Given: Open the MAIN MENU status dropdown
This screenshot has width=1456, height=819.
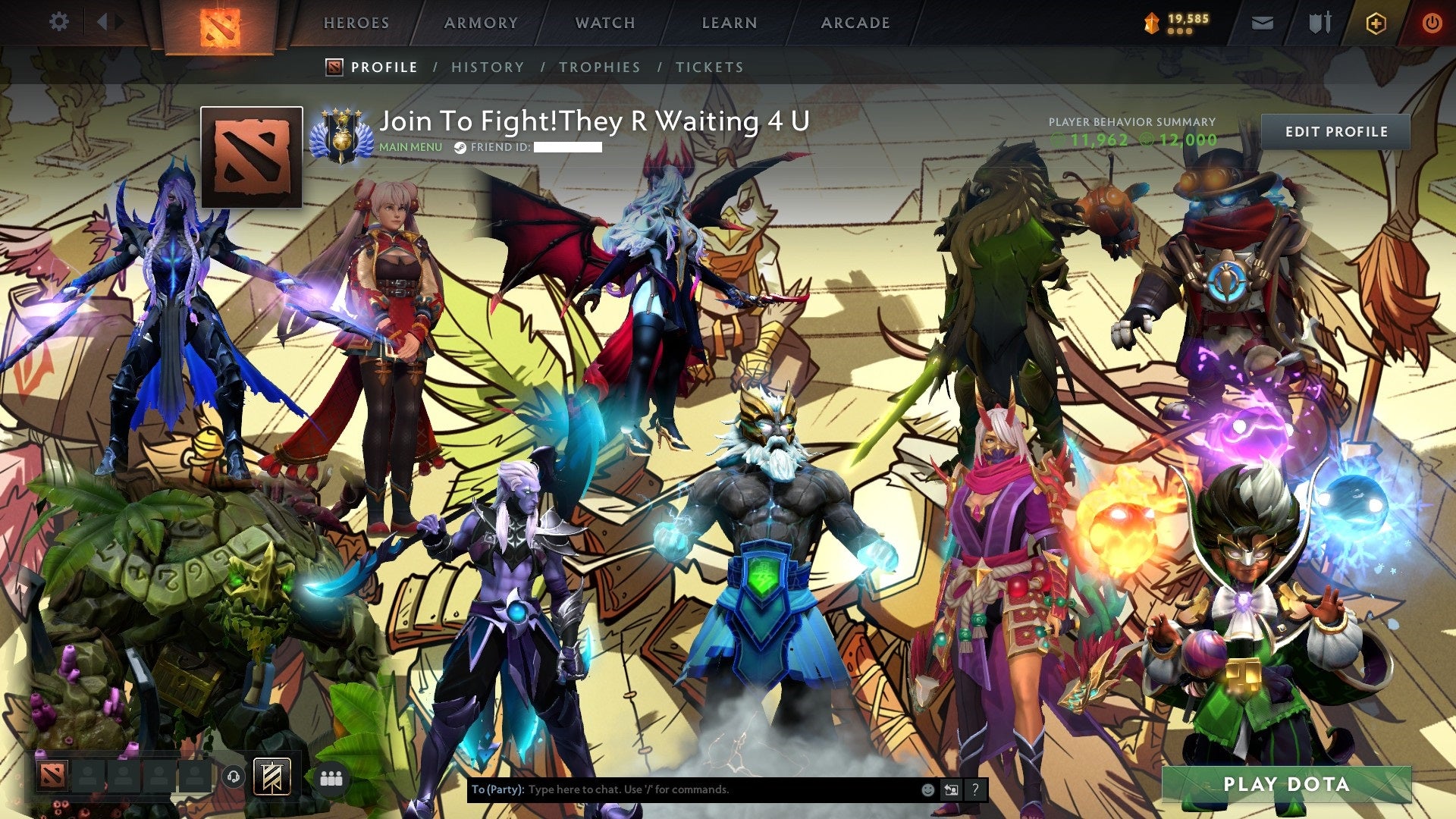Looking at the screenshot, I should (409, 147).
